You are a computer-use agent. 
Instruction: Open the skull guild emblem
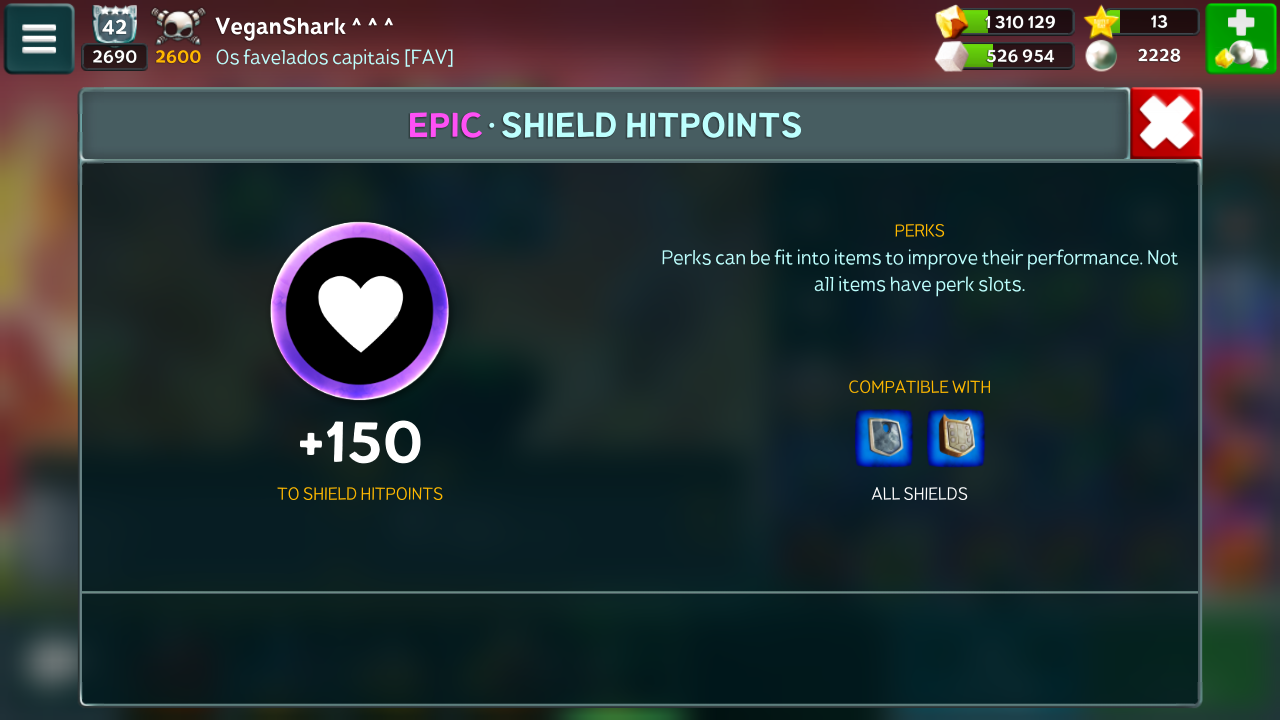click(x=179, y=25)
